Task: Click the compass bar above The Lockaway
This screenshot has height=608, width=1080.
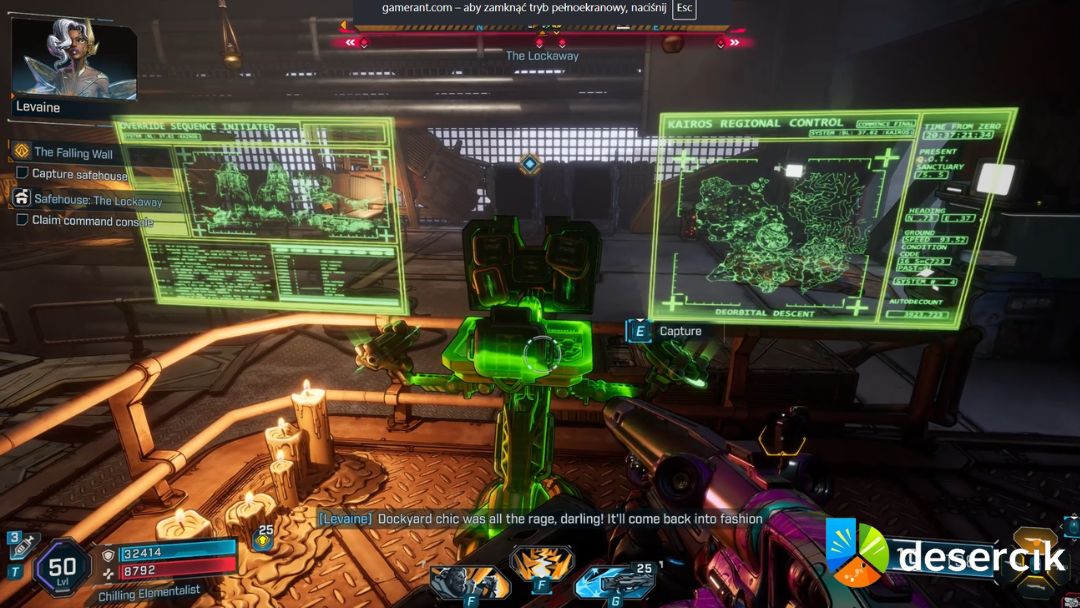Action: tap(542, 41)
